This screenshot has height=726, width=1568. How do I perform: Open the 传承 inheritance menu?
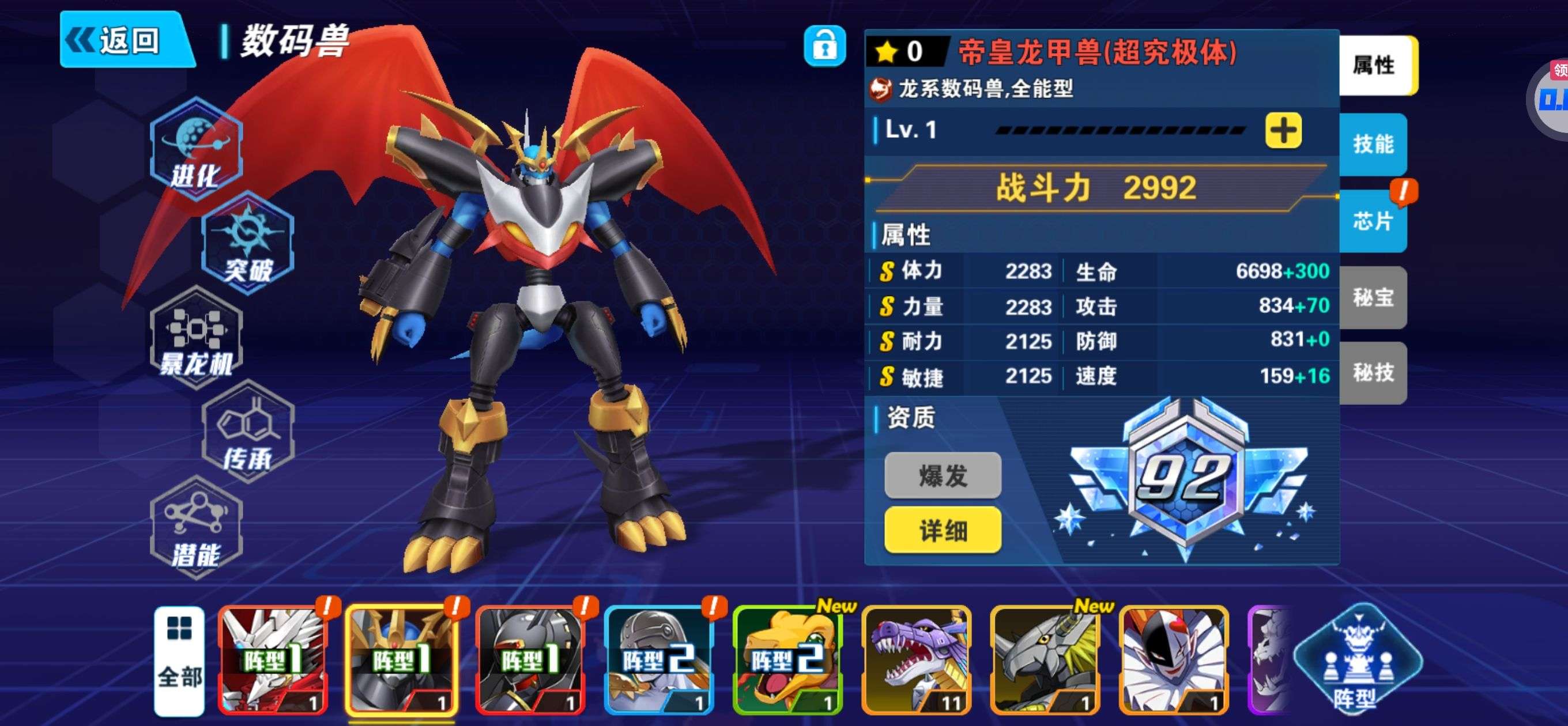(248, 433)
